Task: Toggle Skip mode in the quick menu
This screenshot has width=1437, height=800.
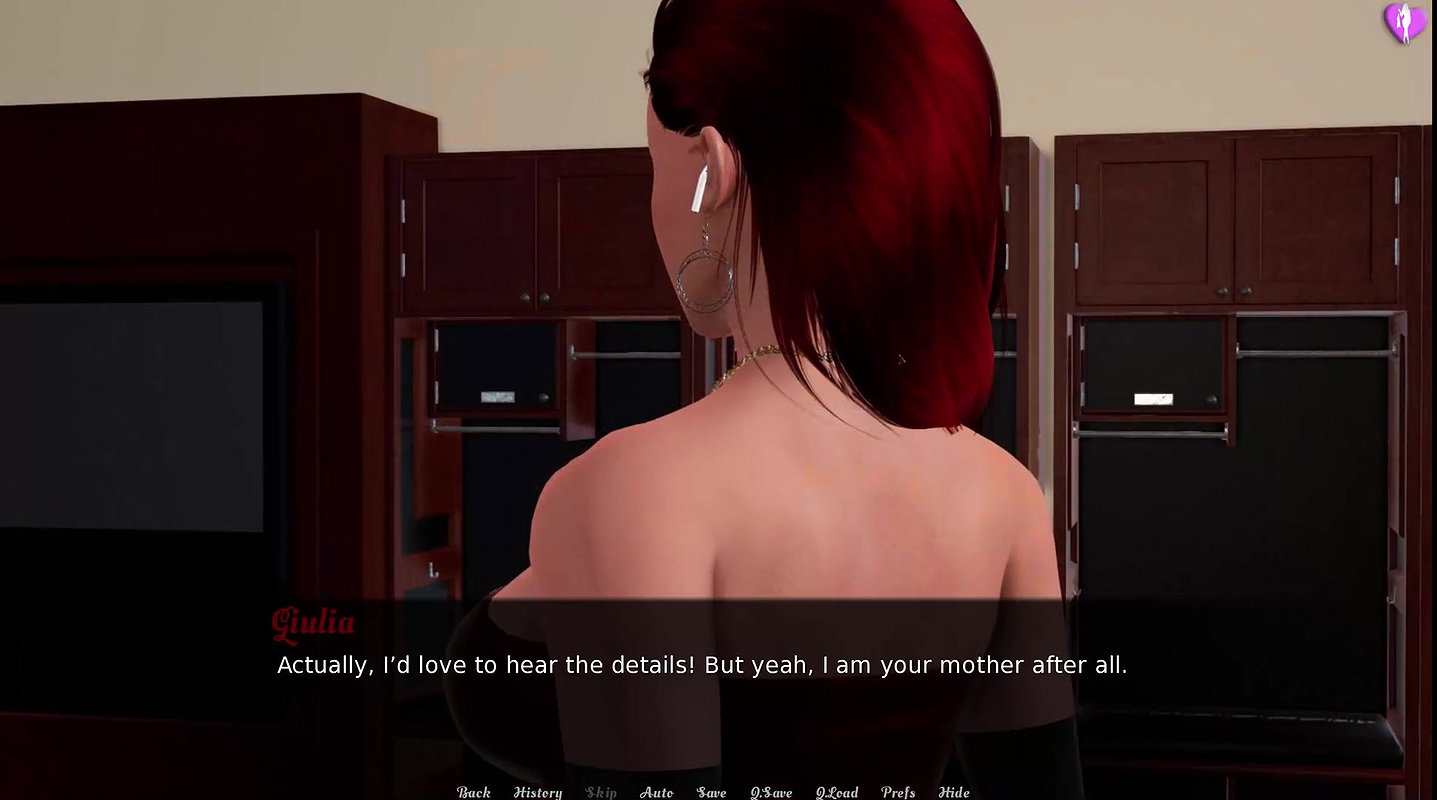Action: [x=601, y=791]
